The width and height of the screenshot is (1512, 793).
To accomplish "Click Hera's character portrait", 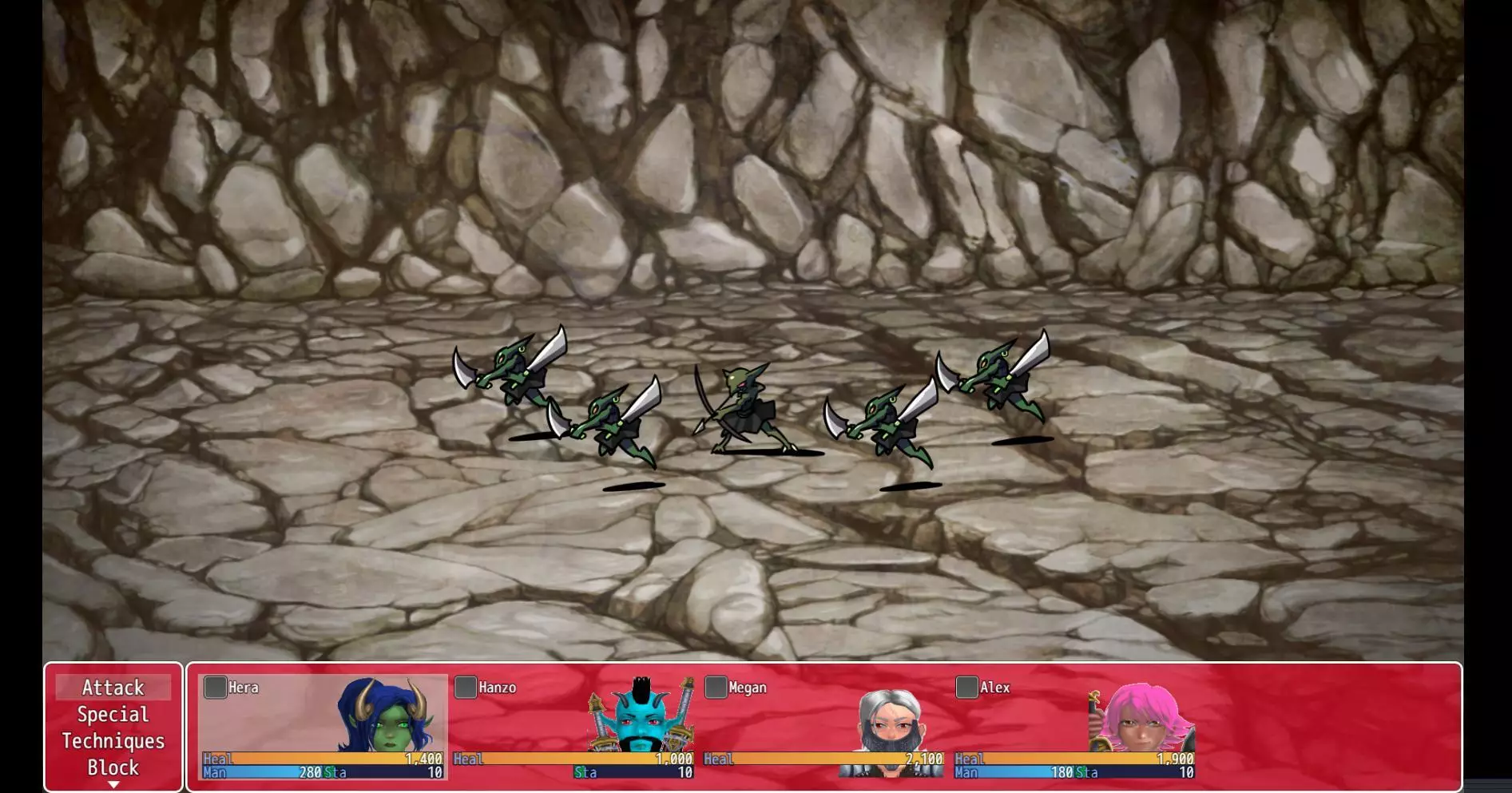I will 383,723.
